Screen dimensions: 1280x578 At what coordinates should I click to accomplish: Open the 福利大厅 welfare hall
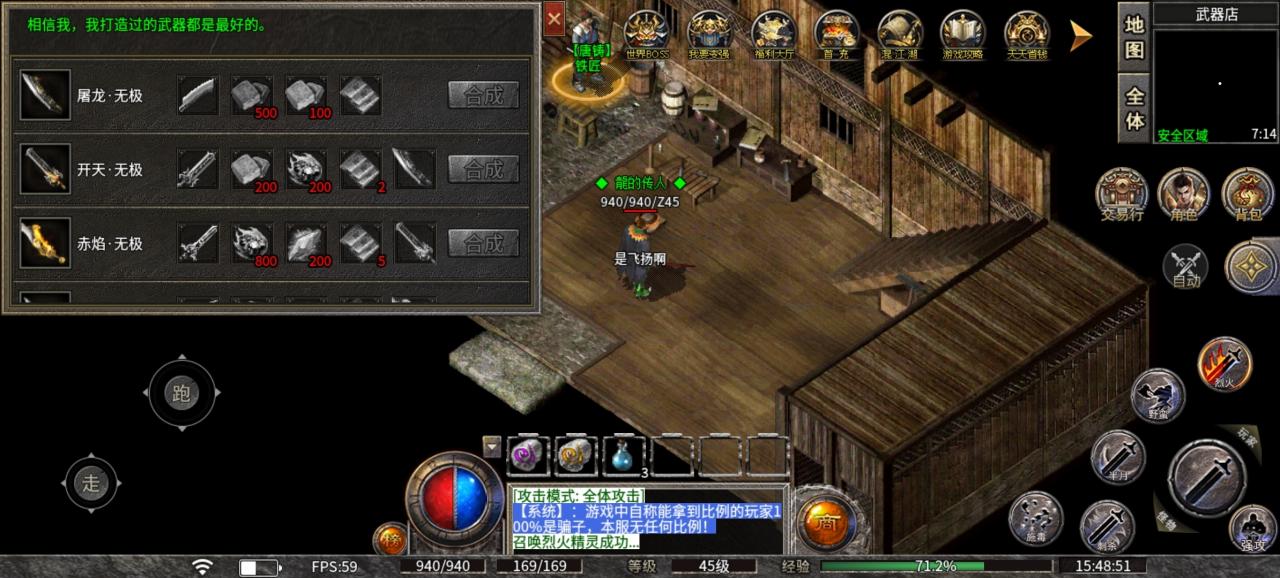tap(773, 32)
